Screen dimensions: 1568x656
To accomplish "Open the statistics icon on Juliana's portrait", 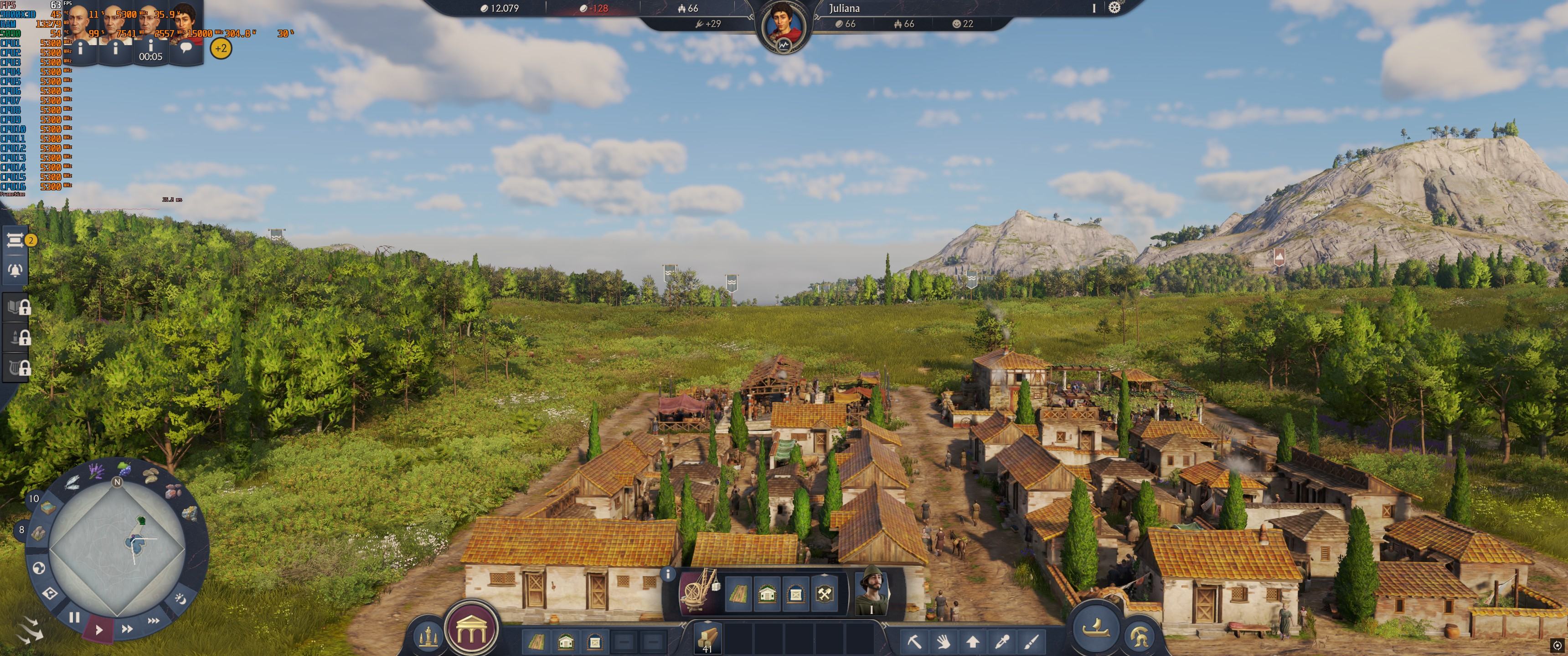I will tap(784, 45).
